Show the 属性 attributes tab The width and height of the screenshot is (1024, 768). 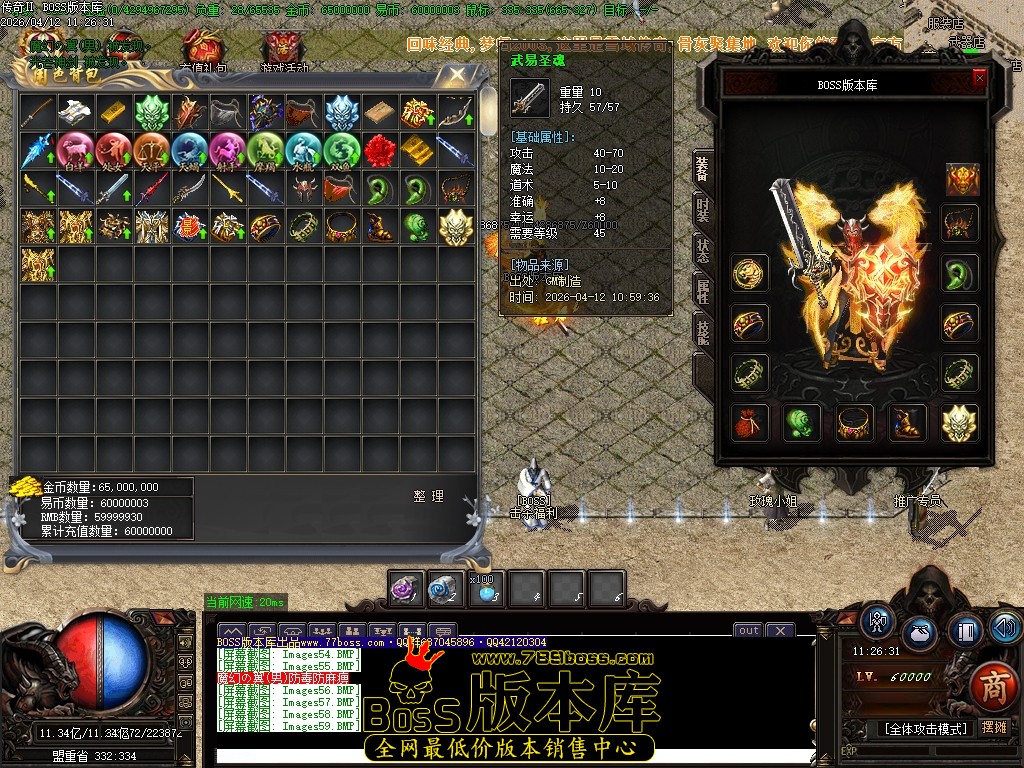coord(703,291)
